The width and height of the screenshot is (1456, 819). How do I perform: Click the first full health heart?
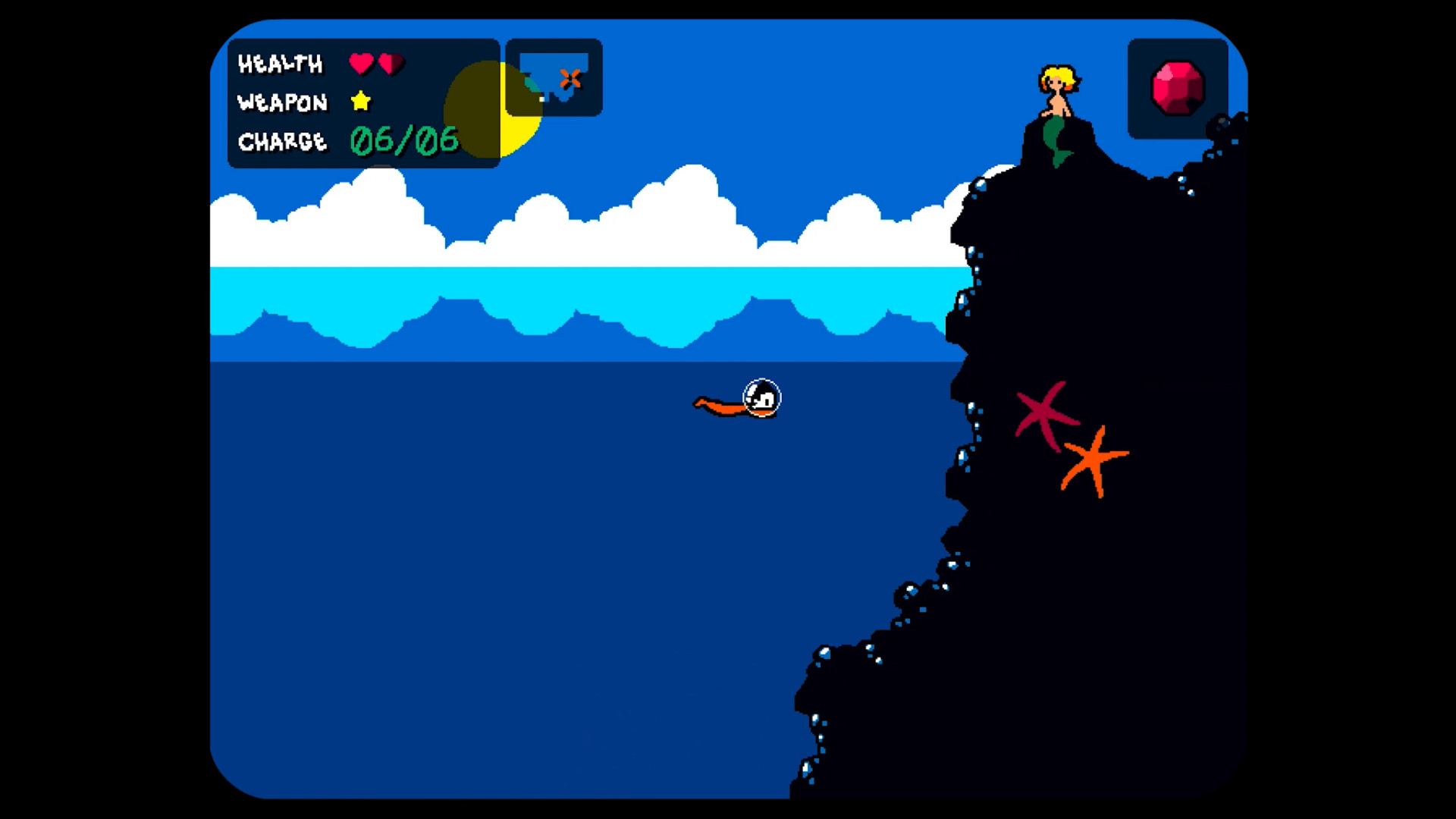(362, 64)
